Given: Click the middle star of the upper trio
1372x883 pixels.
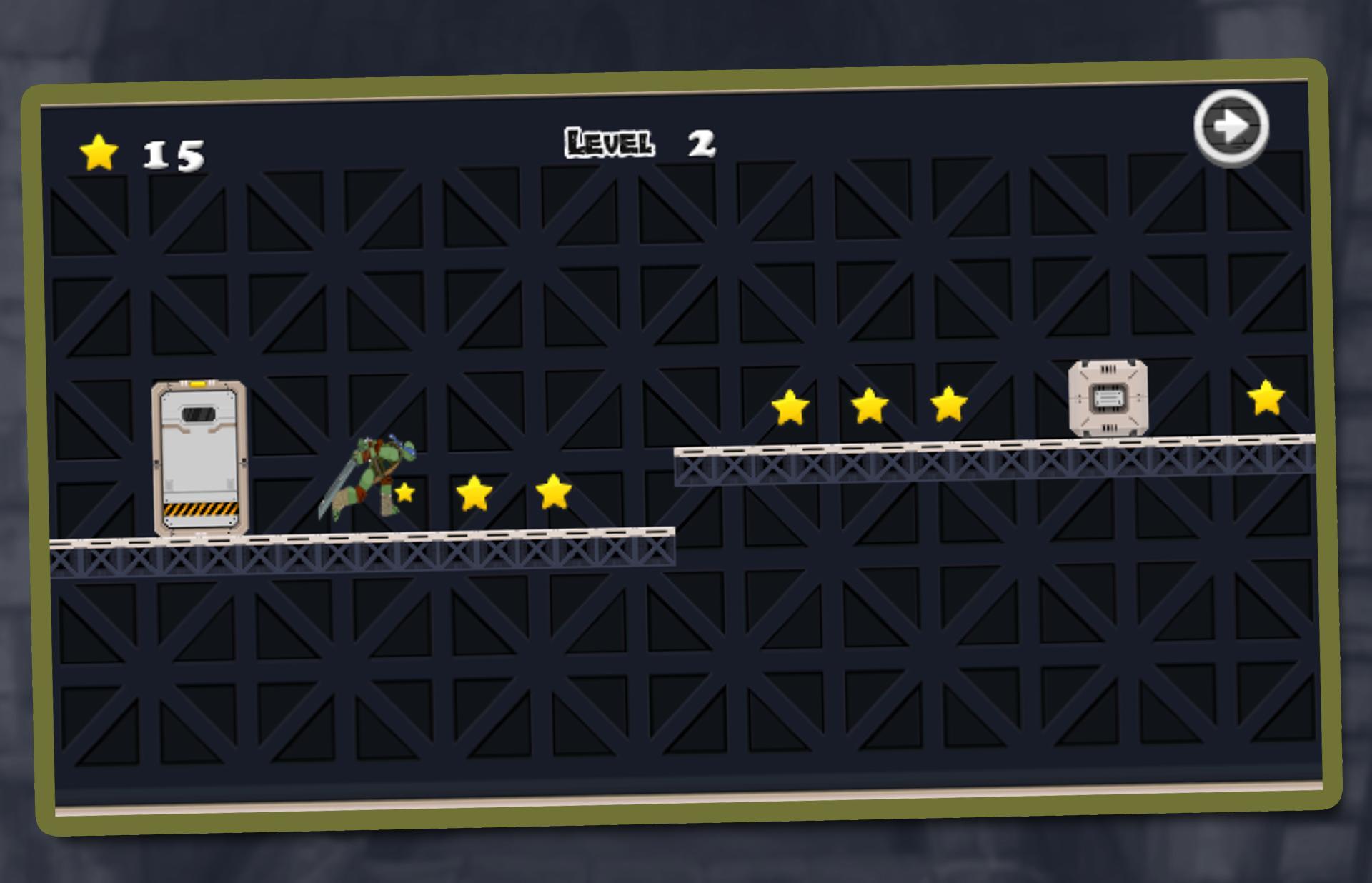Looking at the screenshot, I should (x=869, y=405).
